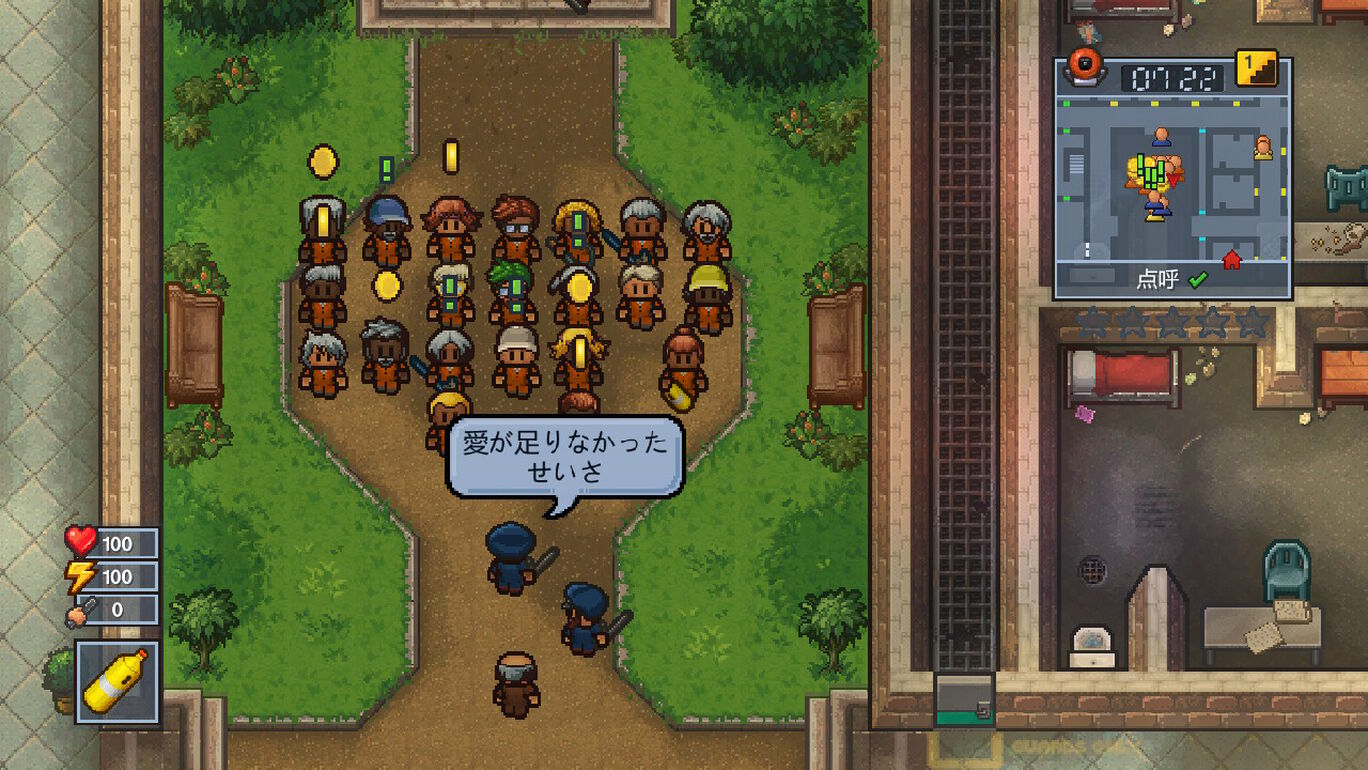Click the red home marker on the minimap
1368x770 pixels.
[x=1231, y=258]
